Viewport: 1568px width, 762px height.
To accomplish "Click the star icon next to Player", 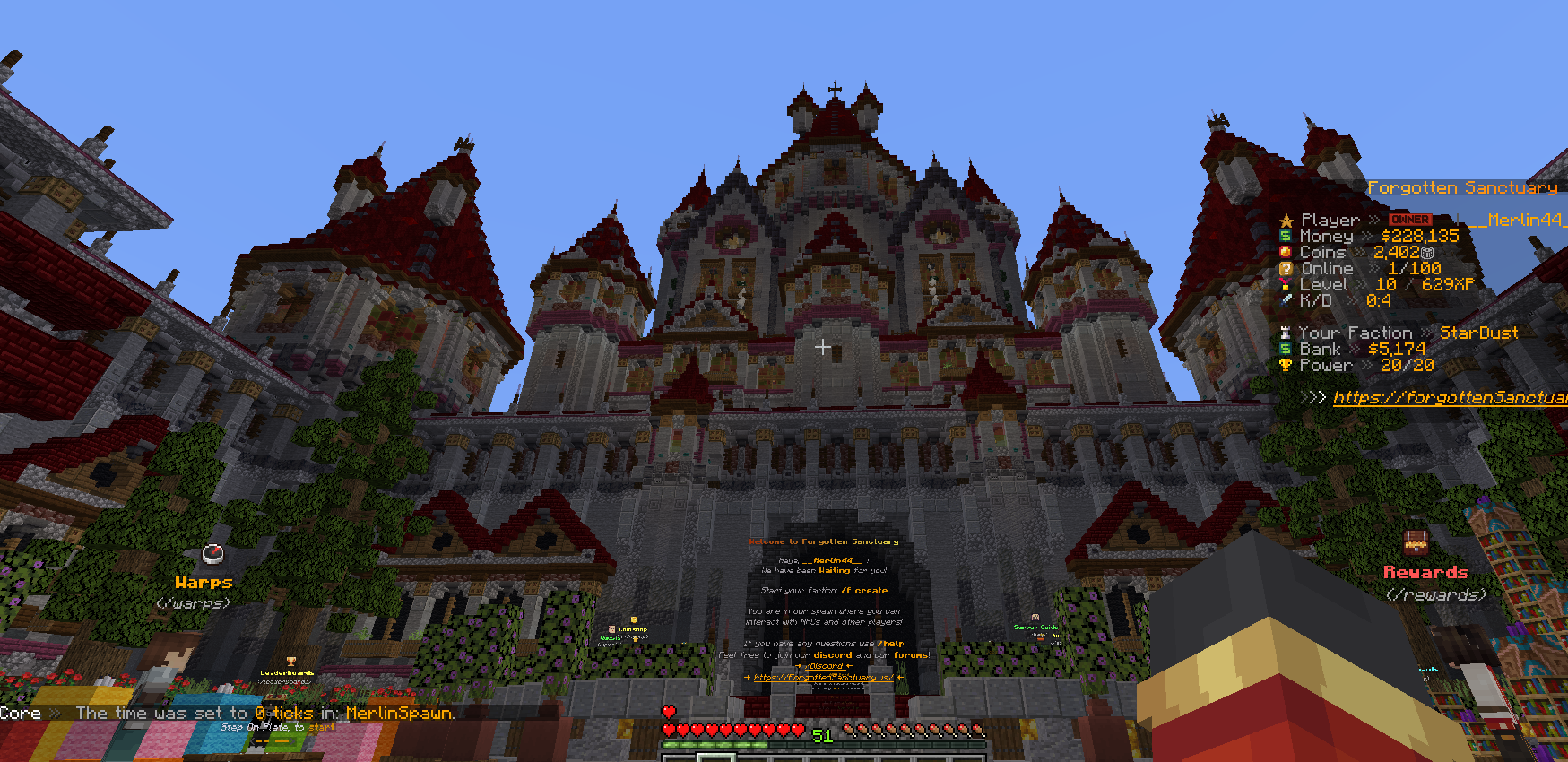I will (x=1286, y=219).
